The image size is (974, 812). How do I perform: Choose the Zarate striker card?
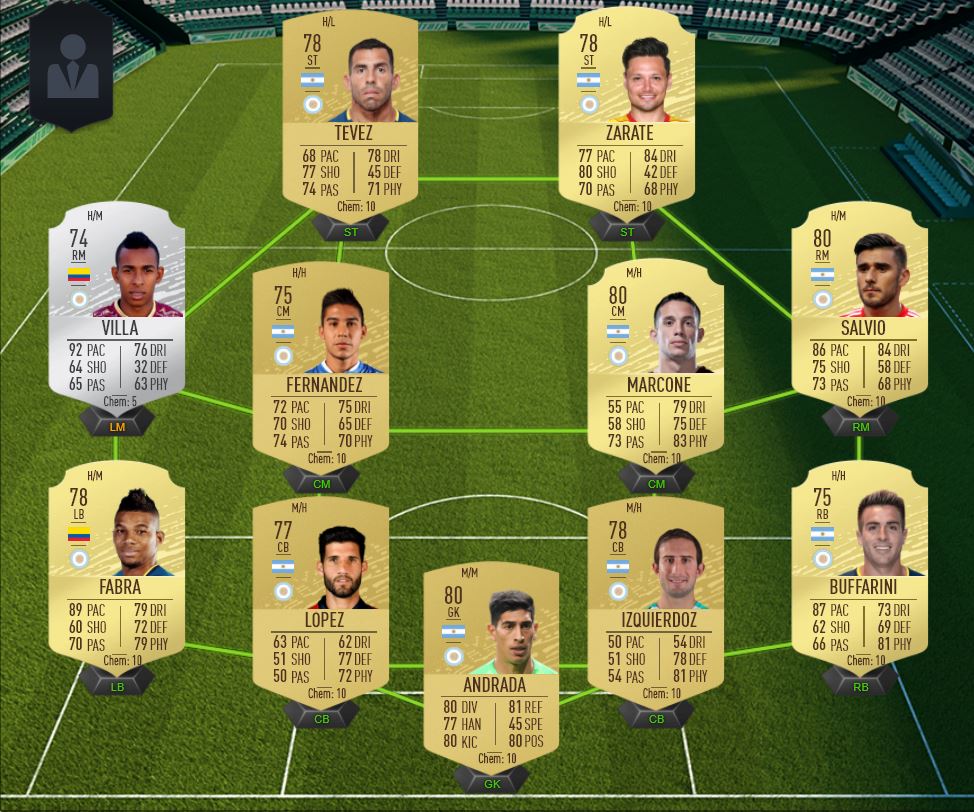628,115
